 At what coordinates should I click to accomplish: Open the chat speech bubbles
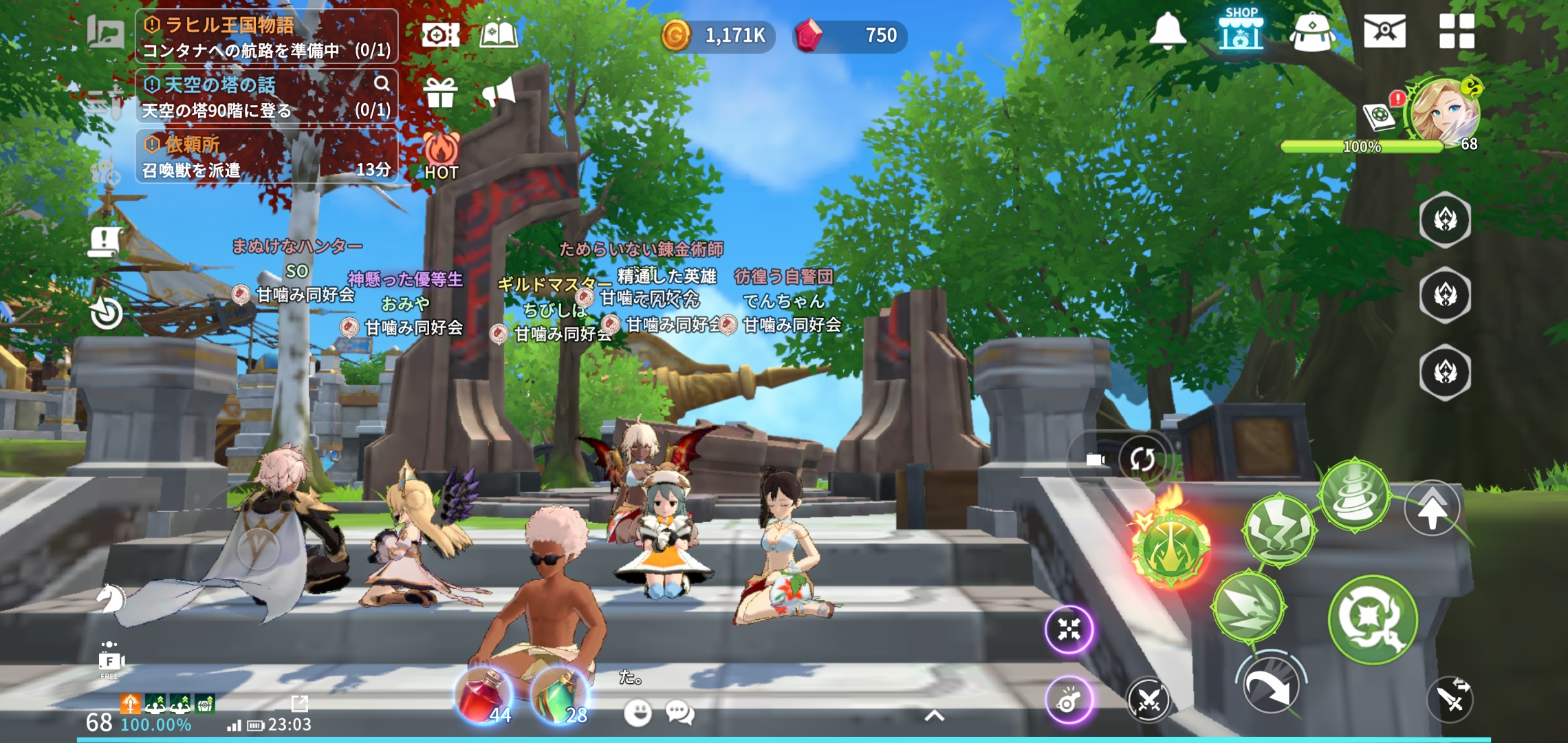point(680,713)
